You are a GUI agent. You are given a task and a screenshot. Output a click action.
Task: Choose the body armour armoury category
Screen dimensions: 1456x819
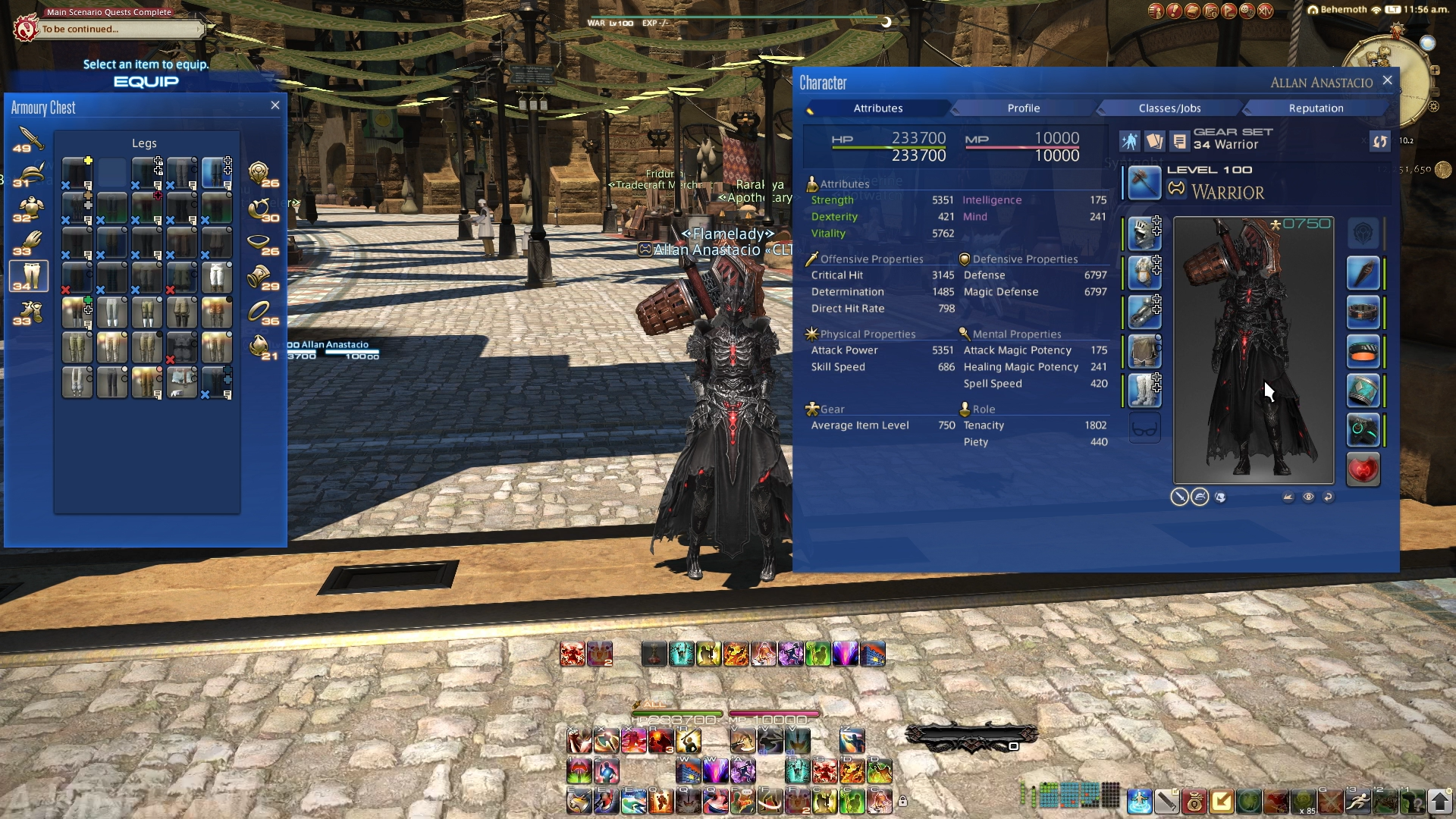pos(29,209)
